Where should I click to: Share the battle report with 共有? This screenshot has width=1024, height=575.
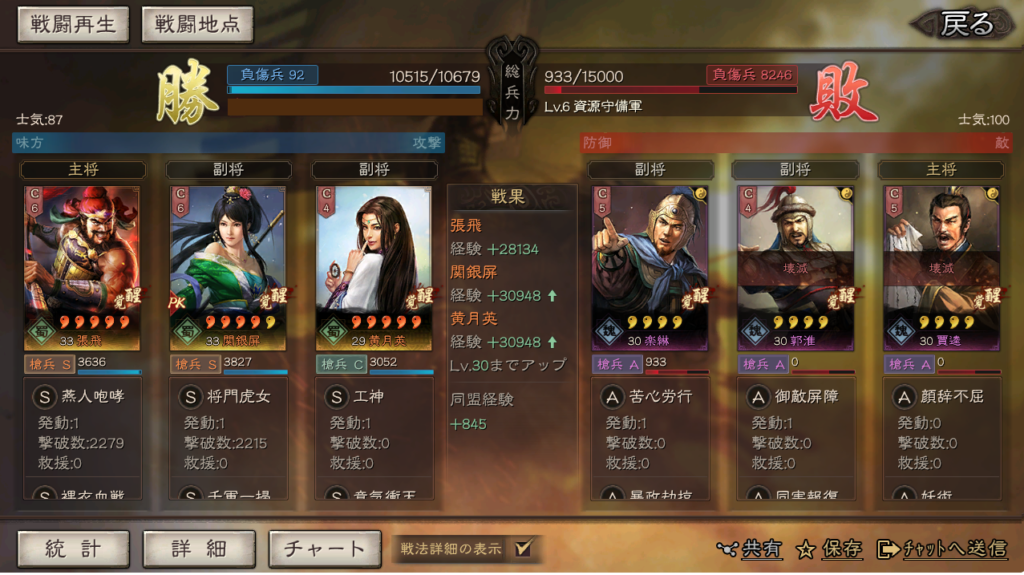tap(750, 548)
